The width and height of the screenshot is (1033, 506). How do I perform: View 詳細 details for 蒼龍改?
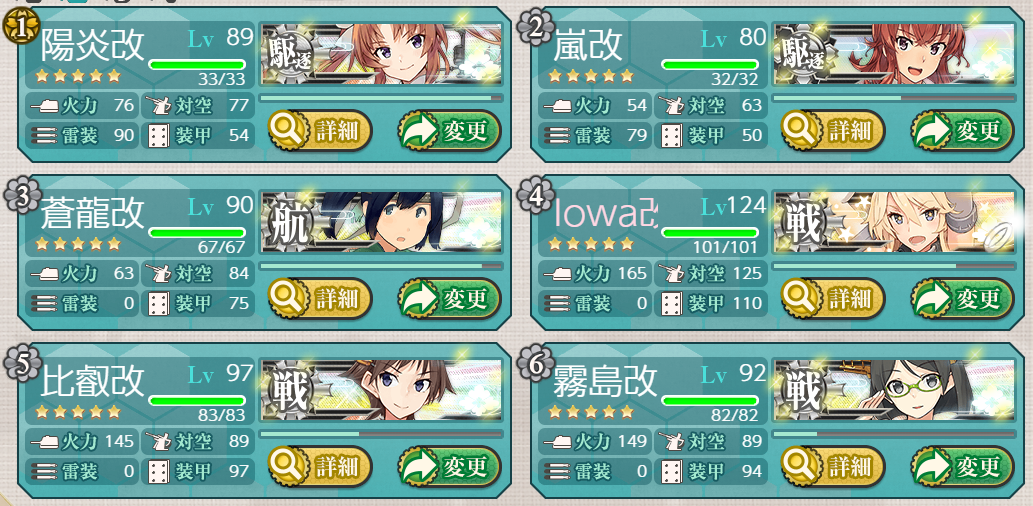(x=319, y=298)
